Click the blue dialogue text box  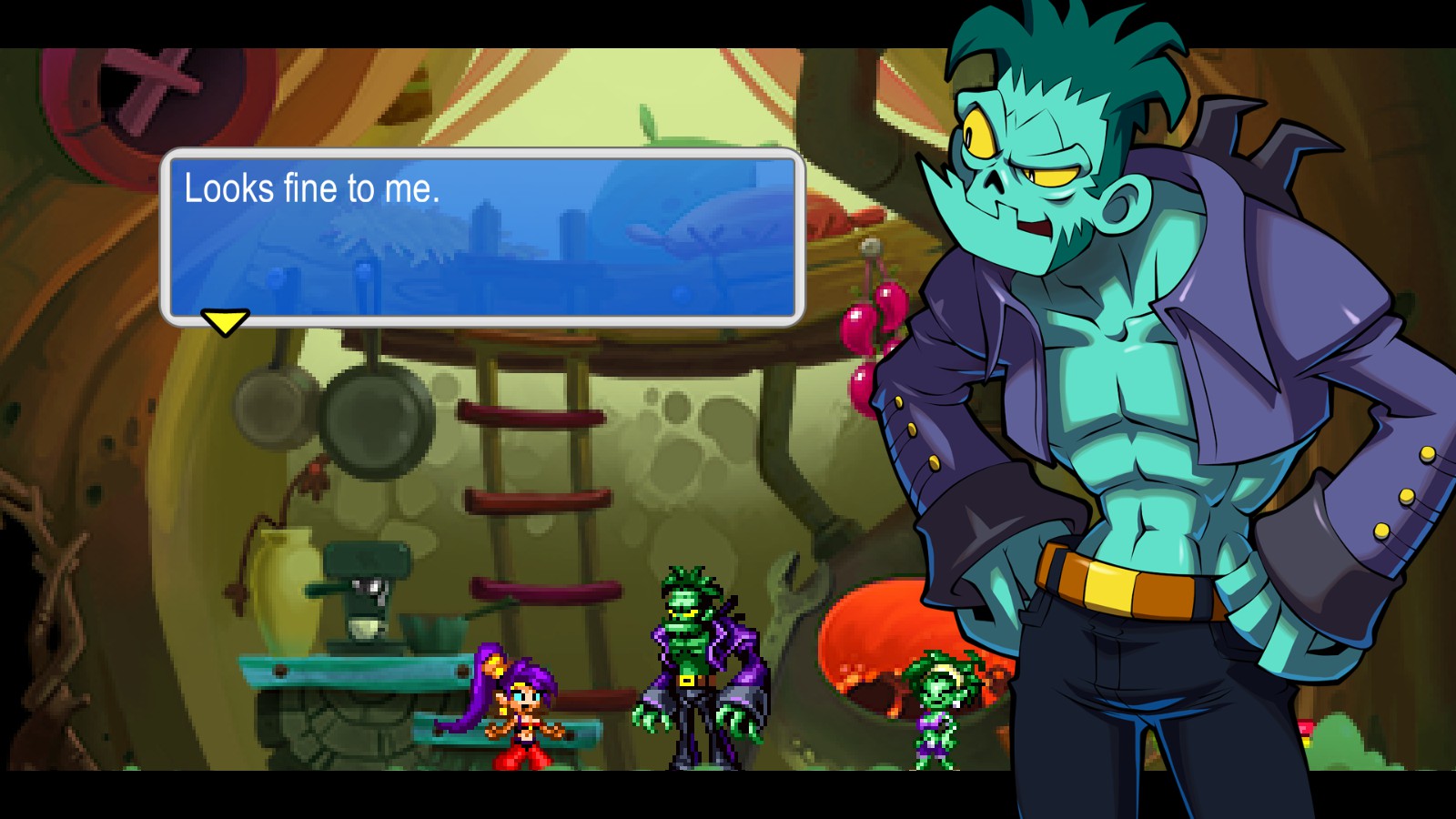coord(482,237)
